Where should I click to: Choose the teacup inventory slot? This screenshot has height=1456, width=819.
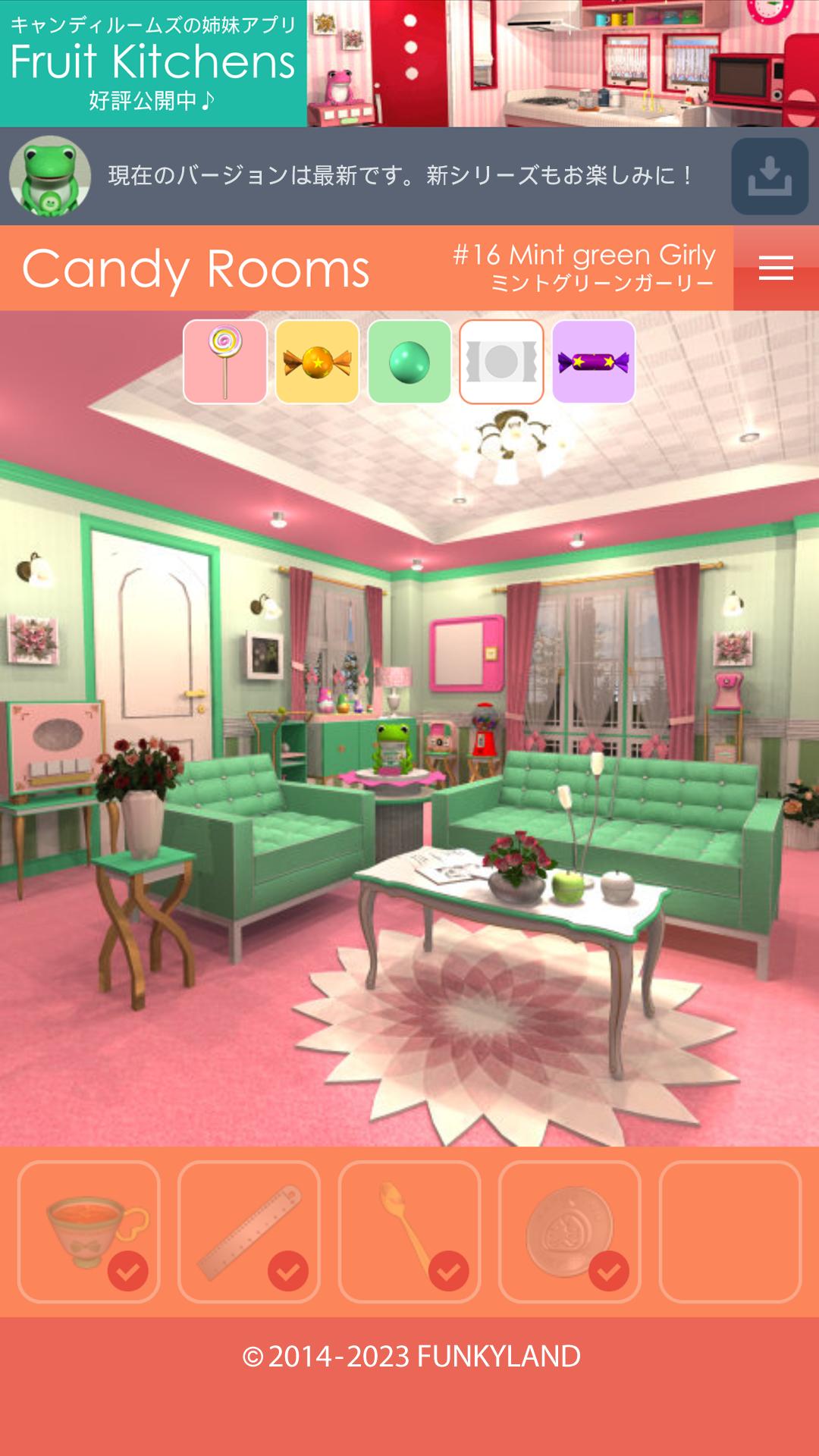pos(89,1232)
